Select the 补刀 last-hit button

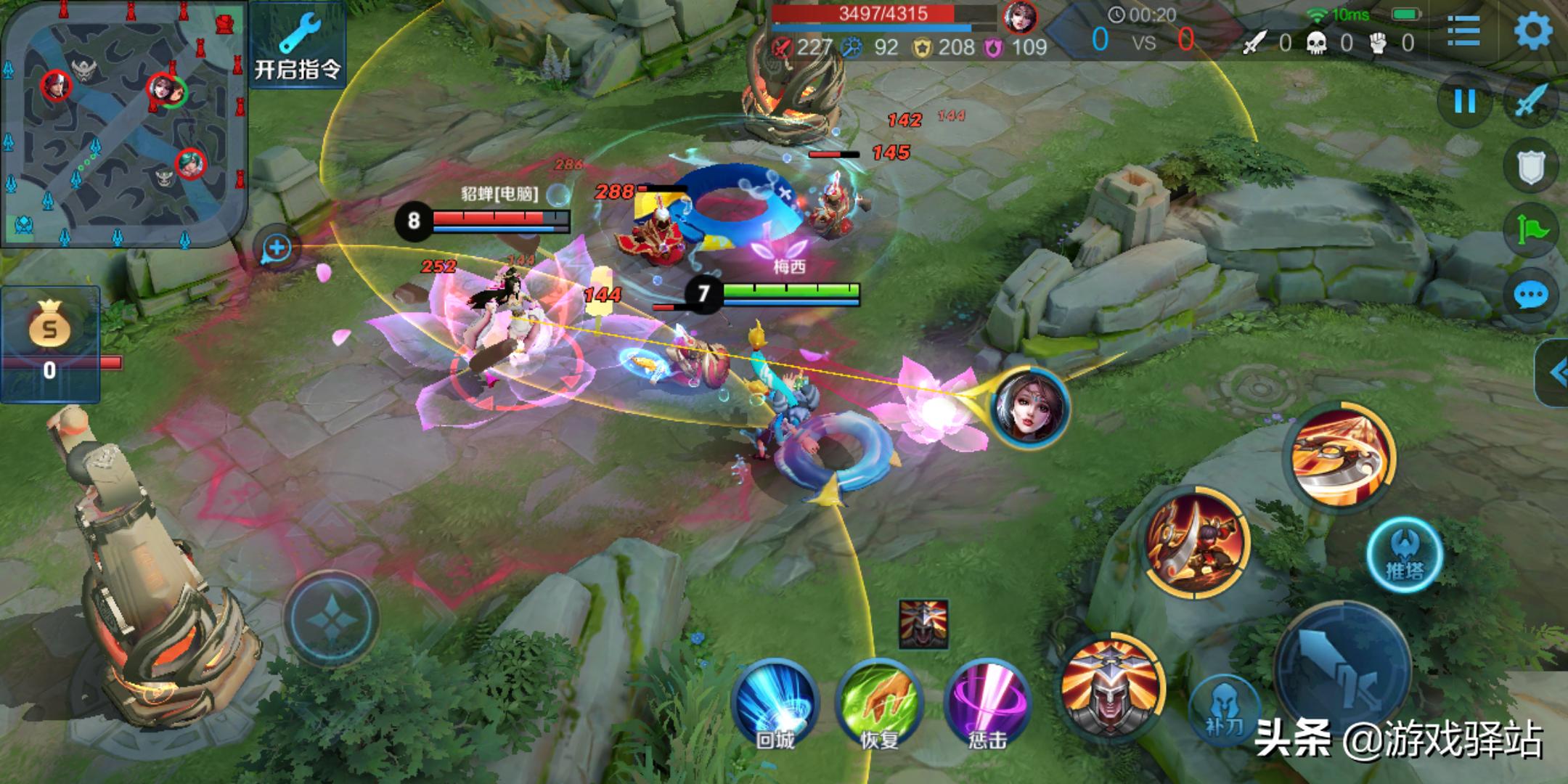[x=1225, y=708]
